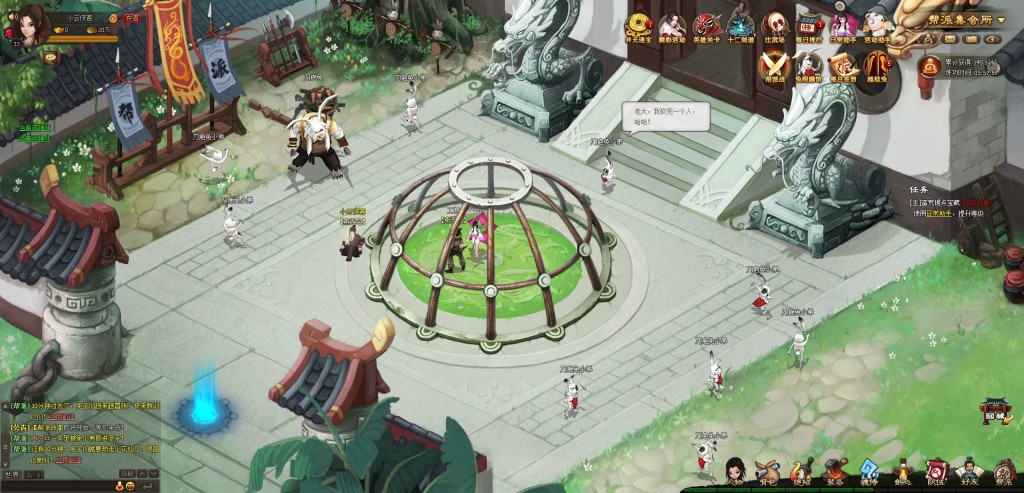Open the 比武场 drum icon

click(x=774, y=26)
